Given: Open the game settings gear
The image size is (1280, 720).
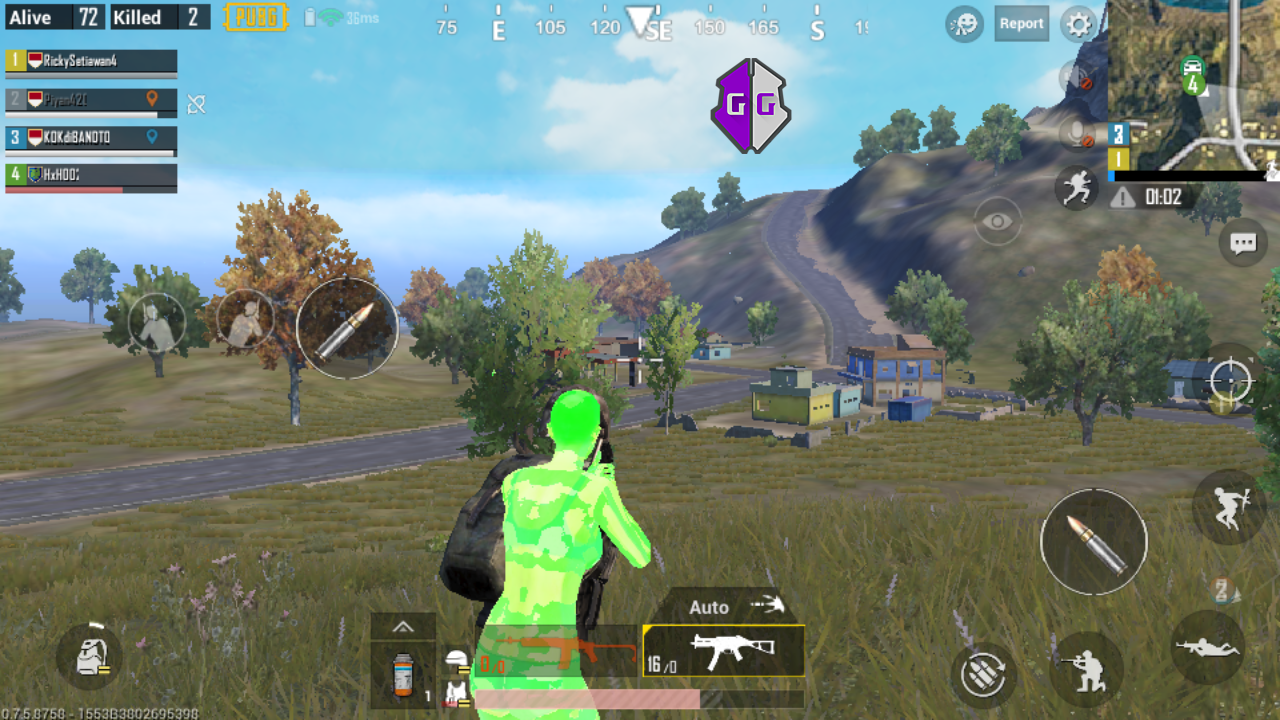Looking at the screenshot, I should pyautogui.click(x=1078, y=24).
